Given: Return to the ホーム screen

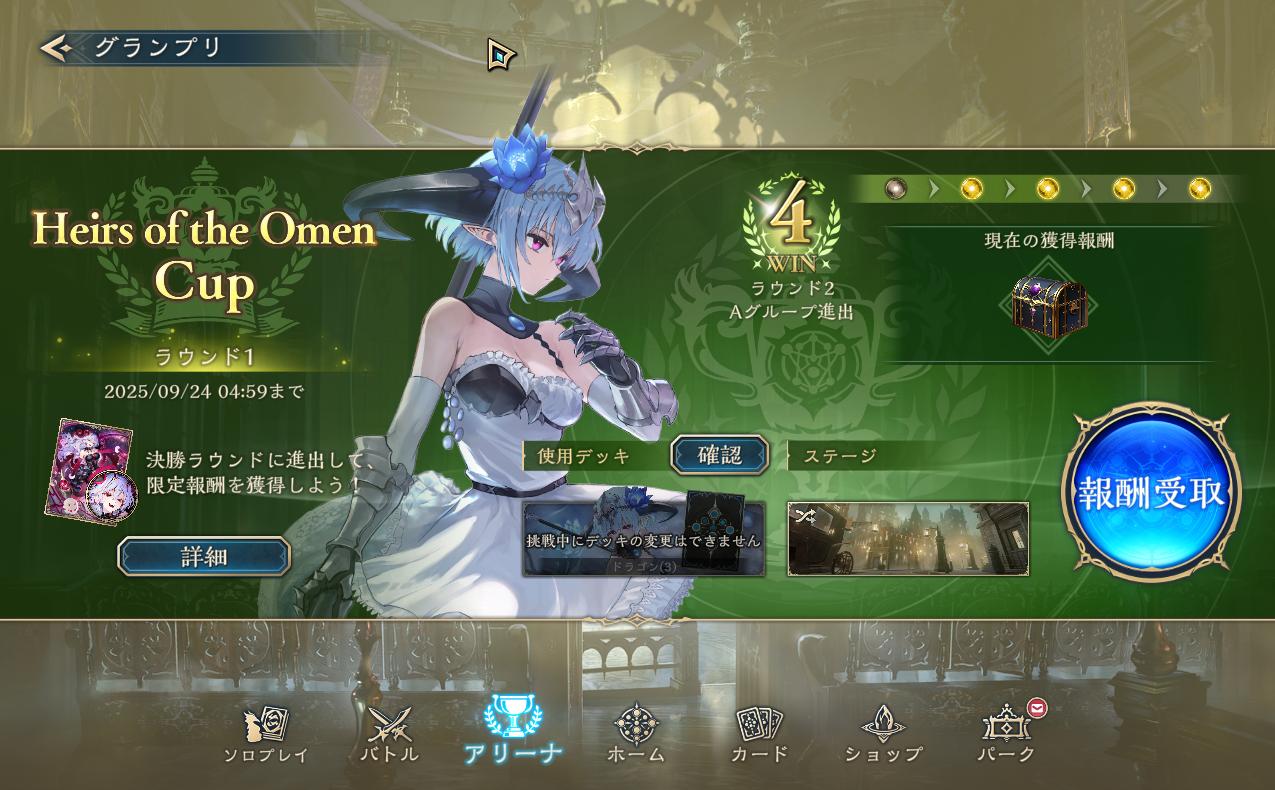Looking at the screenshot, I should [635, 735].
